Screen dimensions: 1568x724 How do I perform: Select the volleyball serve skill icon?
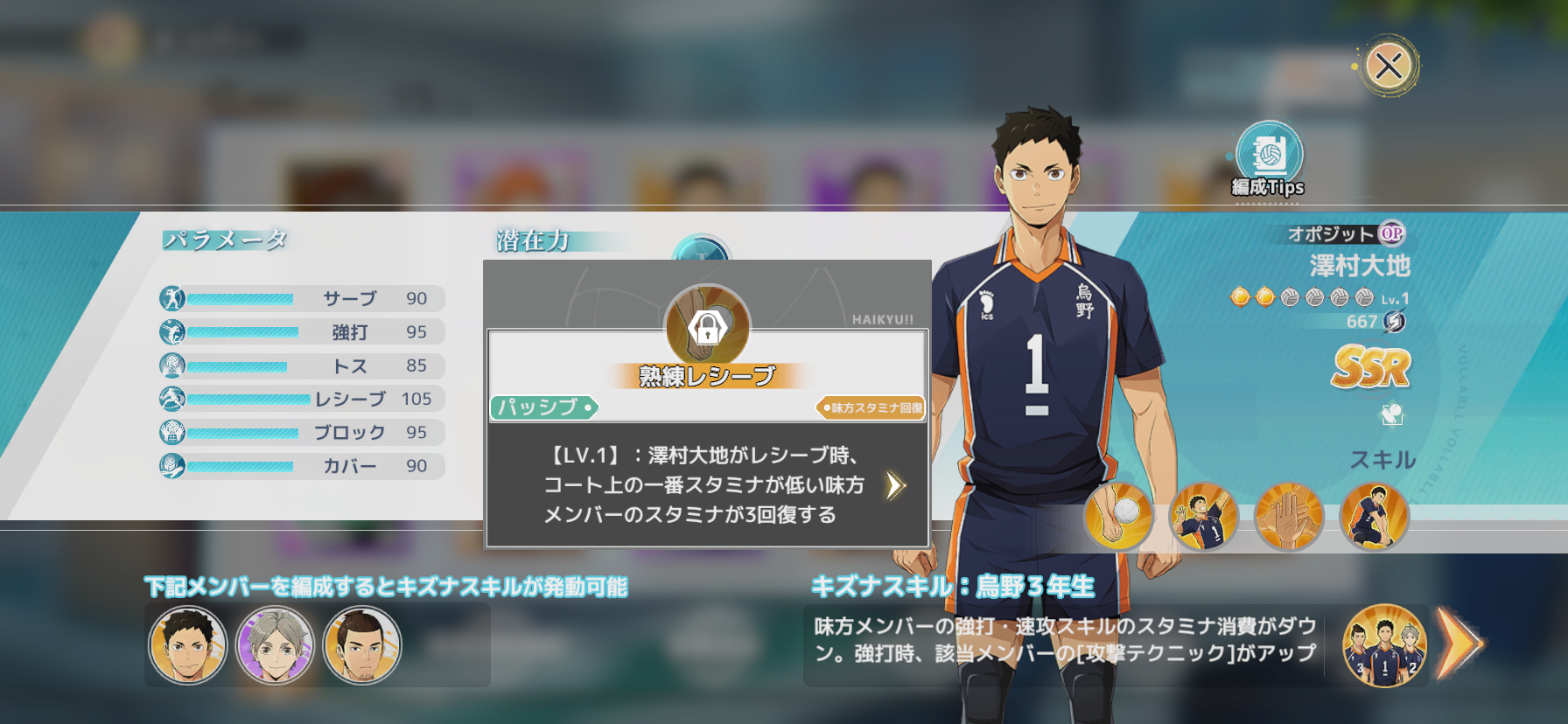click(1117, 516)
